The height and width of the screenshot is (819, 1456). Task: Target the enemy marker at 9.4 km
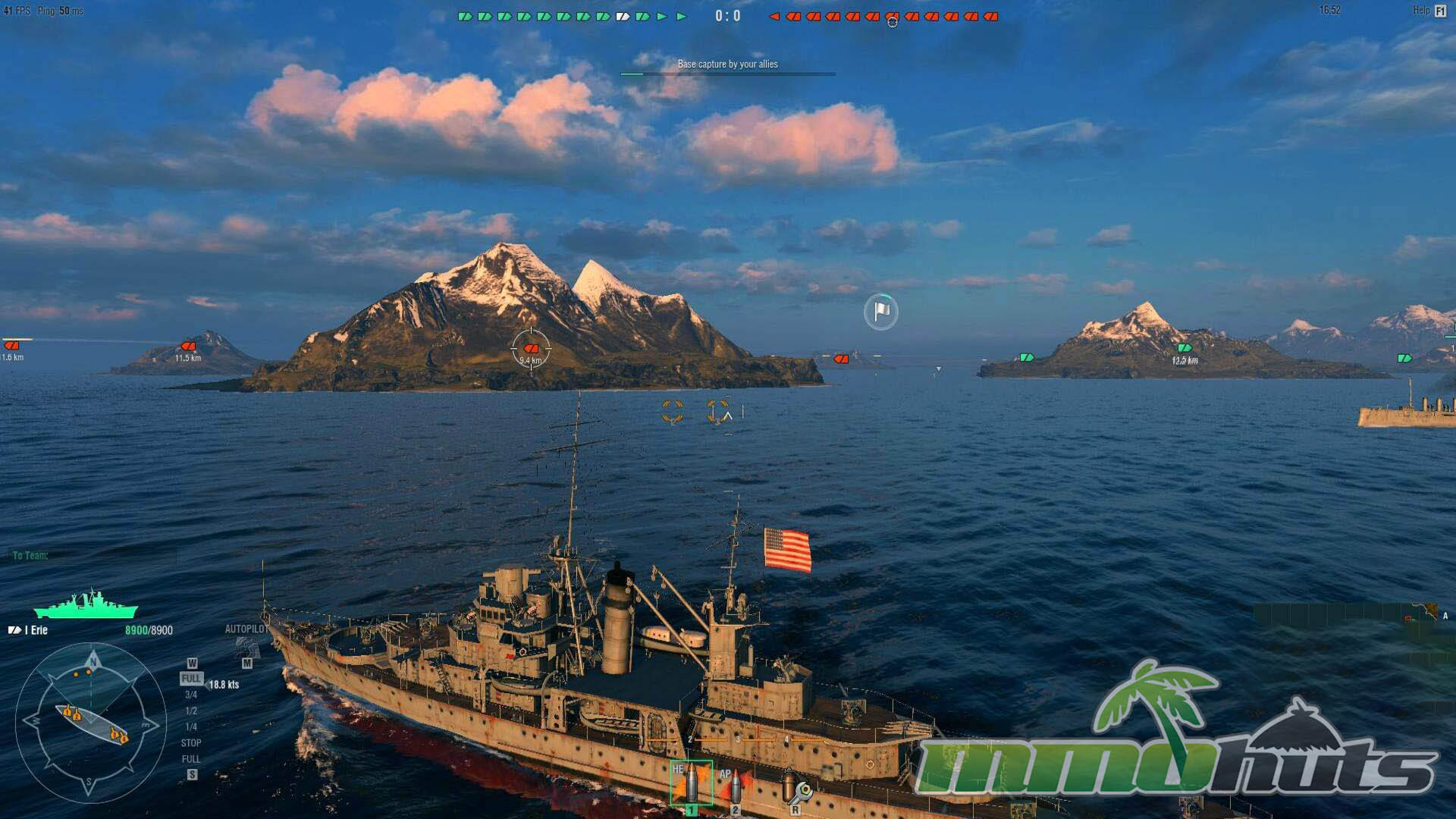click(531, 349)
